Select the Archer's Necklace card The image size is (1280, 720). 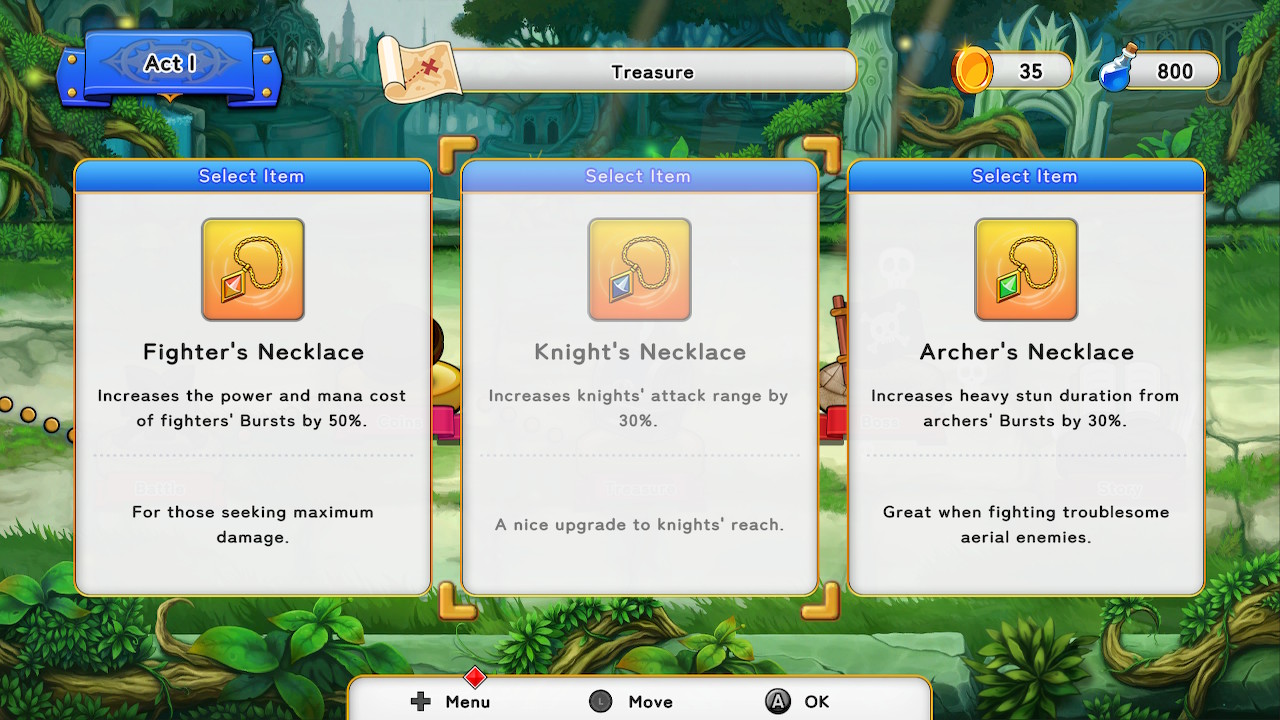pyautogui.click(x=1025, y=380)
